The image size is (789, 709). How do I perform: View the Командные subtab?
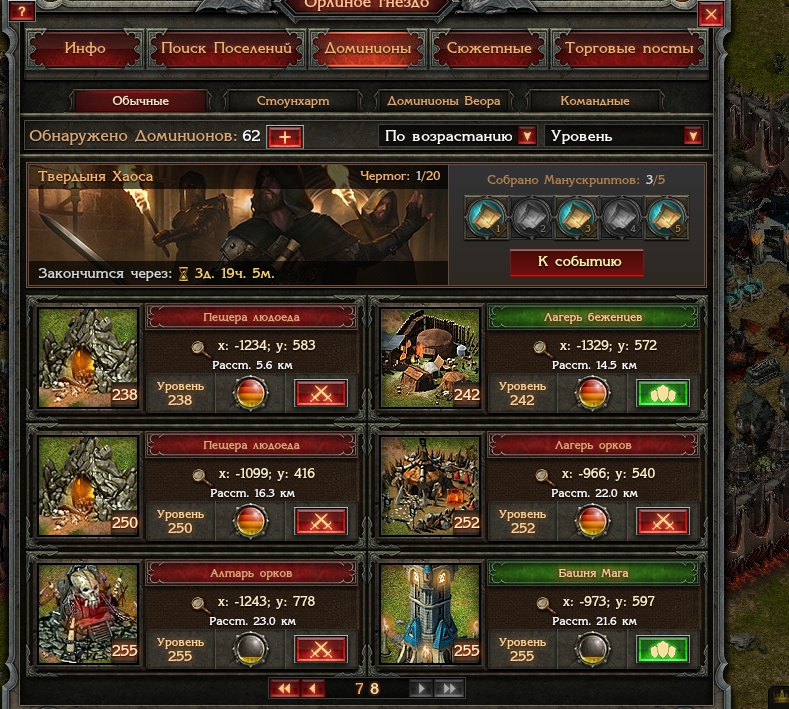[x=595, y=101]
